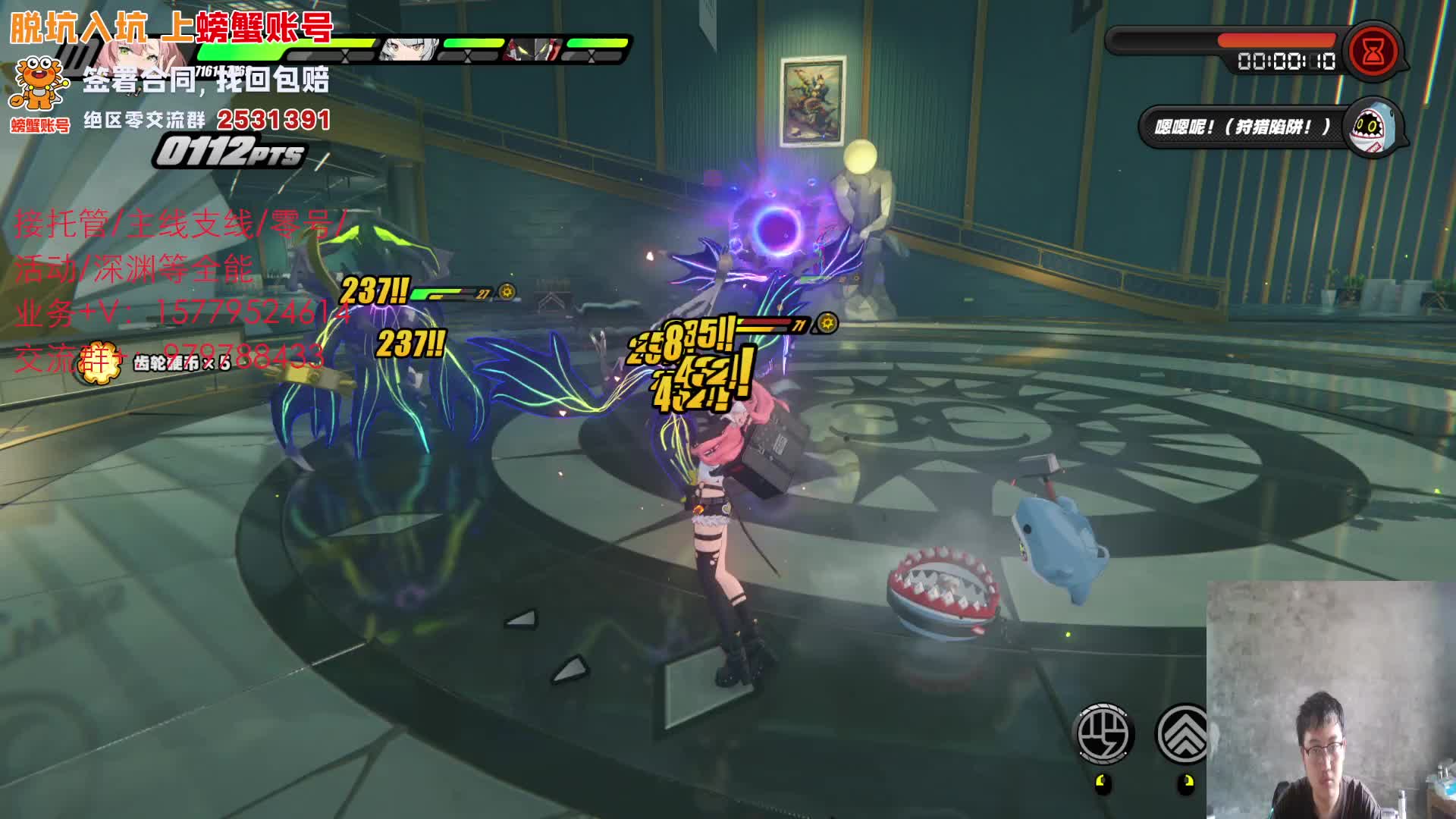Click the streamer webcam overlay
The height and width of the screenshot is (819, 1456).
coord(1331,699)
